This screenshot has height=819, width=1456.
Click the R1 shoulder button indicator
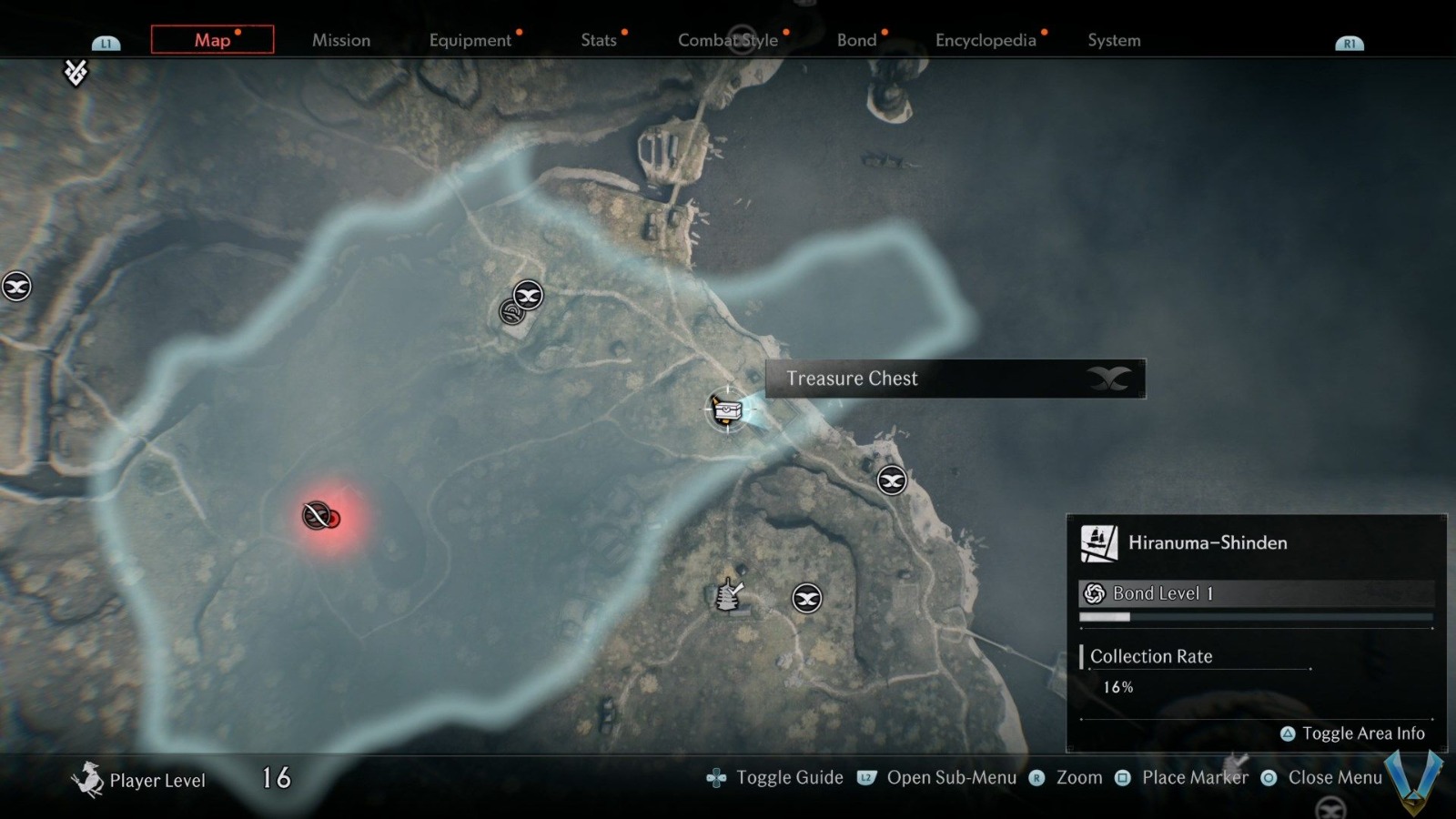coord(1350,41)
